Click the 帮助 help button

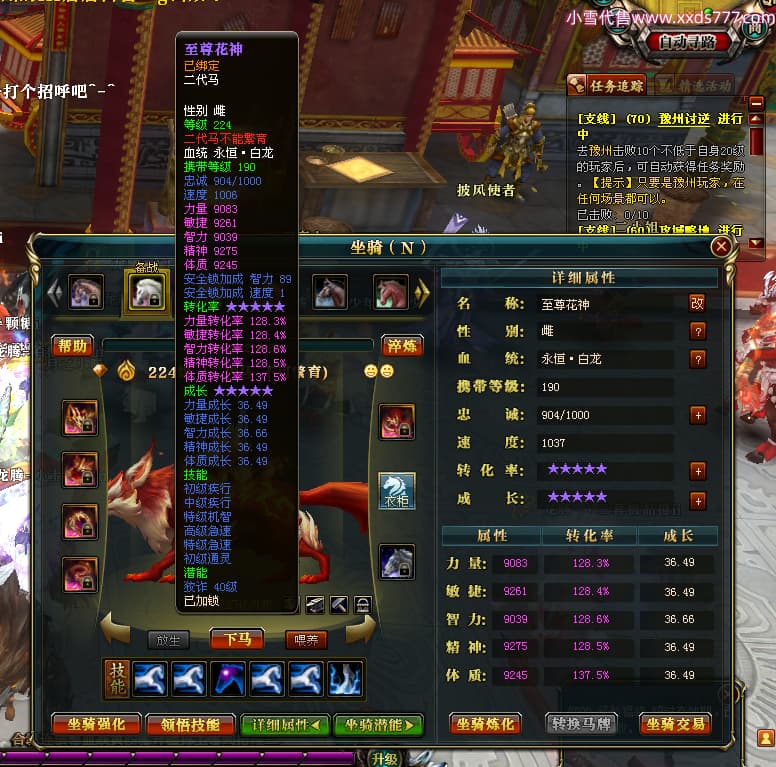[73, 346]
